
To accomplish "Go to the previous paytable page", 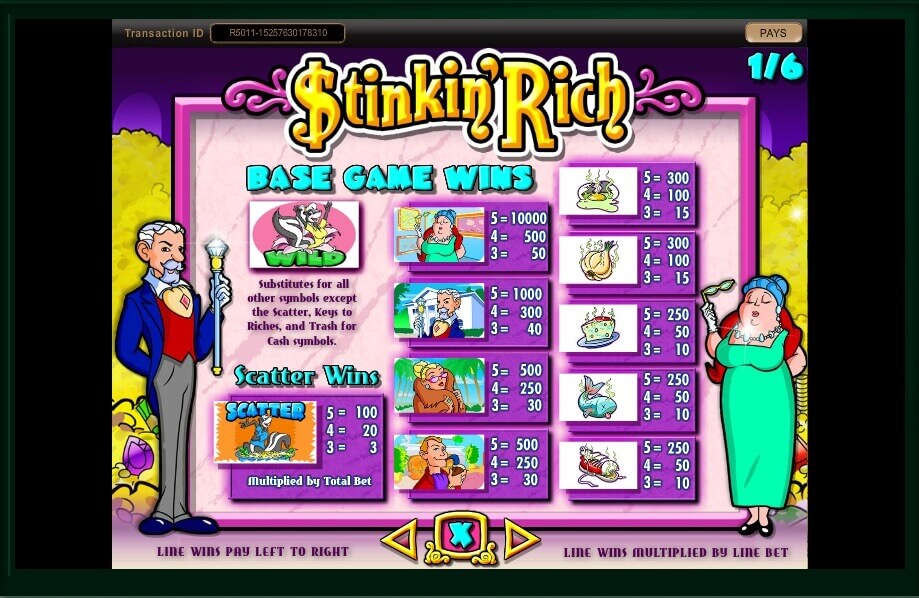I will 399,540.
